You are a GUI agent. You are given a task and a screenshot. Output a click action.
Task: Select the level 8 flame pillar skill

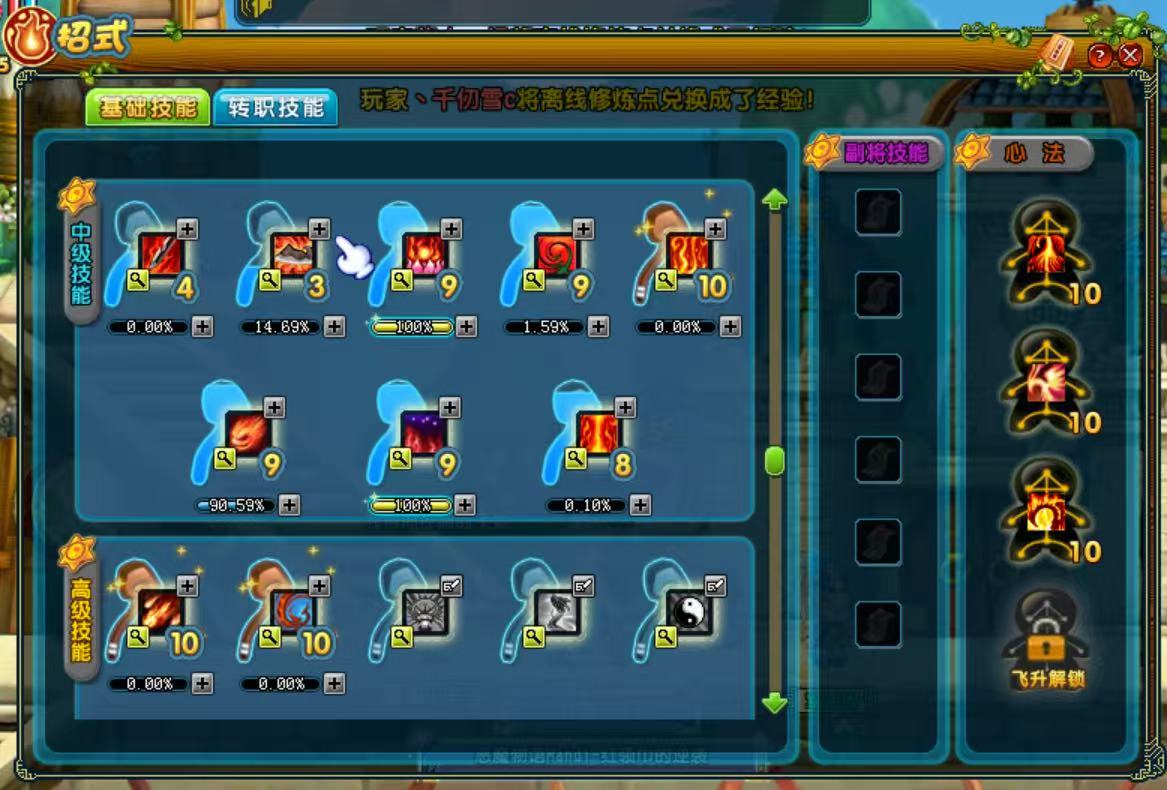(597, 432)
